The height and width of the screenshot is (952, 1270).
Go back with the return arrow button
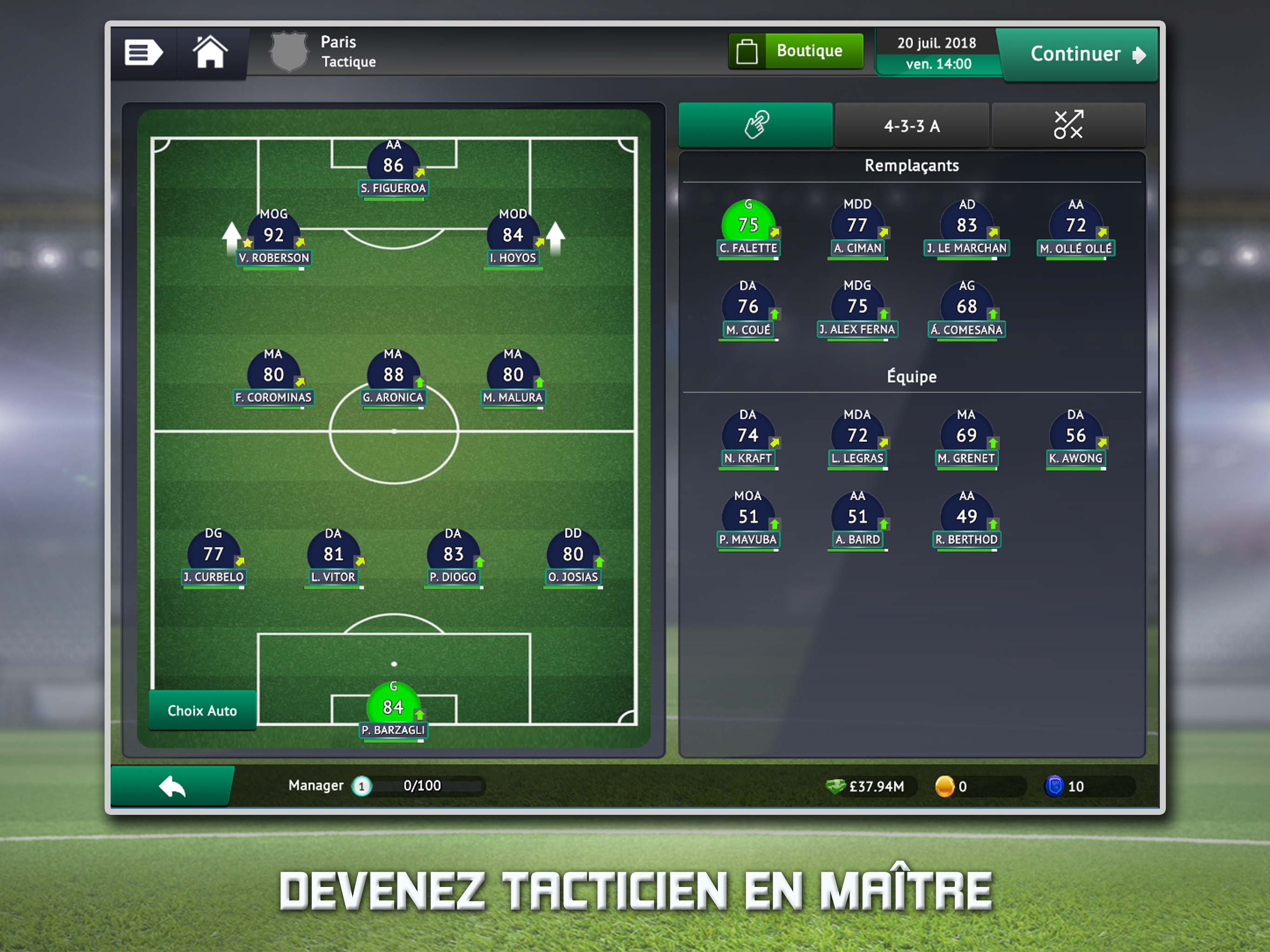[172, 786]
